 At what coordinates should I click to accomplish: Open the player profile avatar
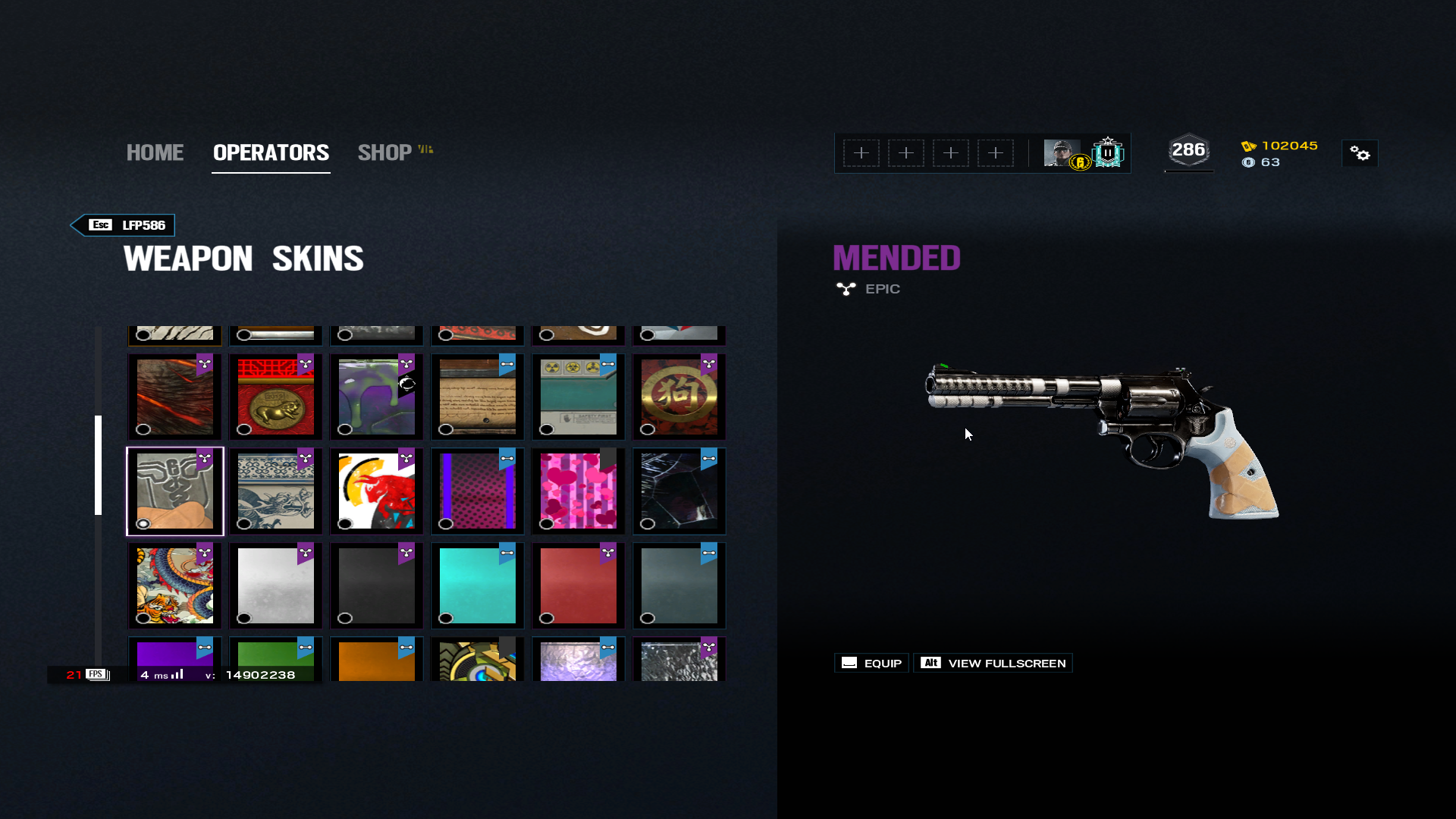point(1062,153)
